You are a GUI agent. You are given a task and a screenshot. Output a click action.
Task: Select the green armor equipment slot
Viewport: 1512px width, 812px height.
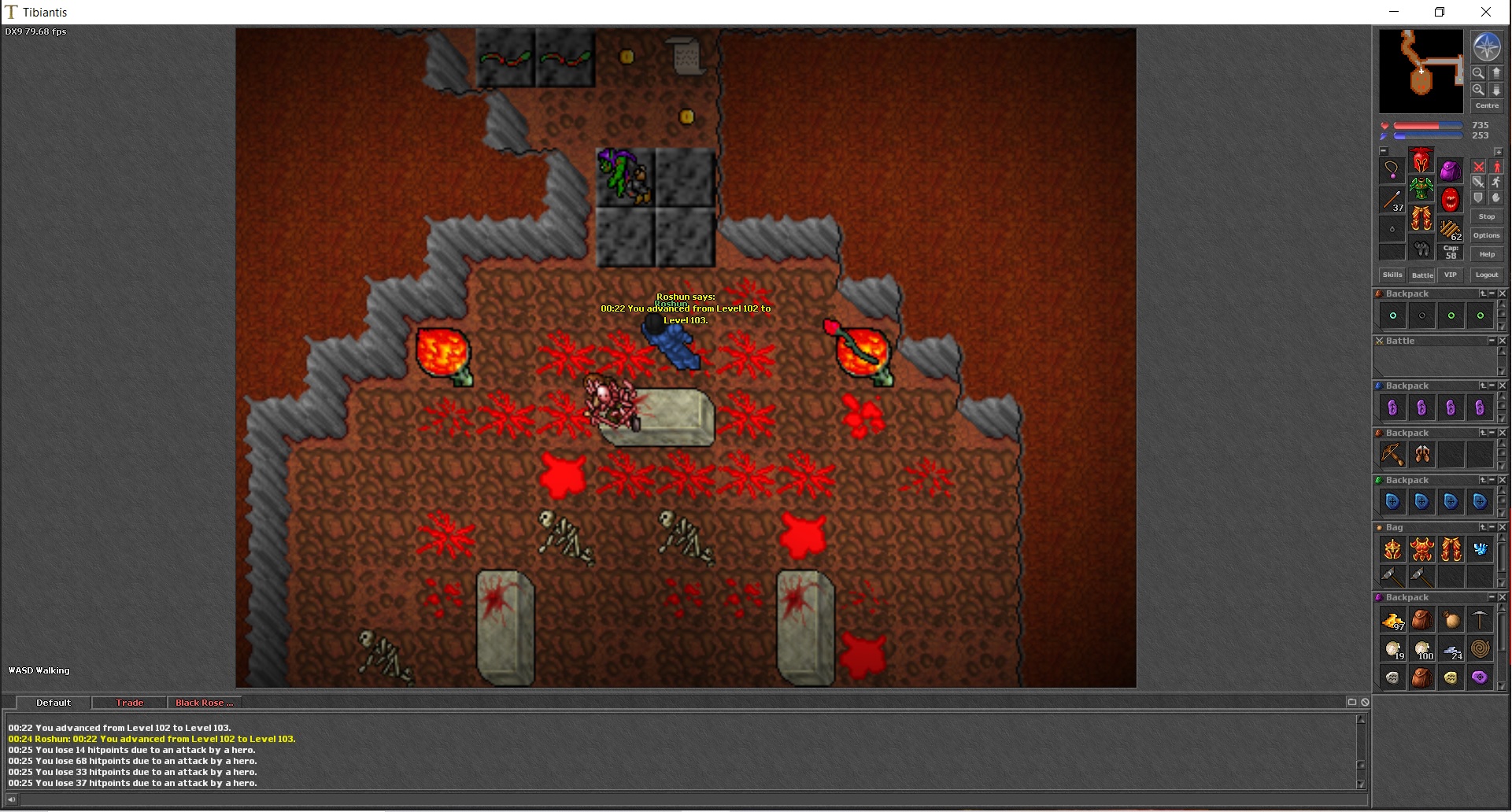[1421, 190]
